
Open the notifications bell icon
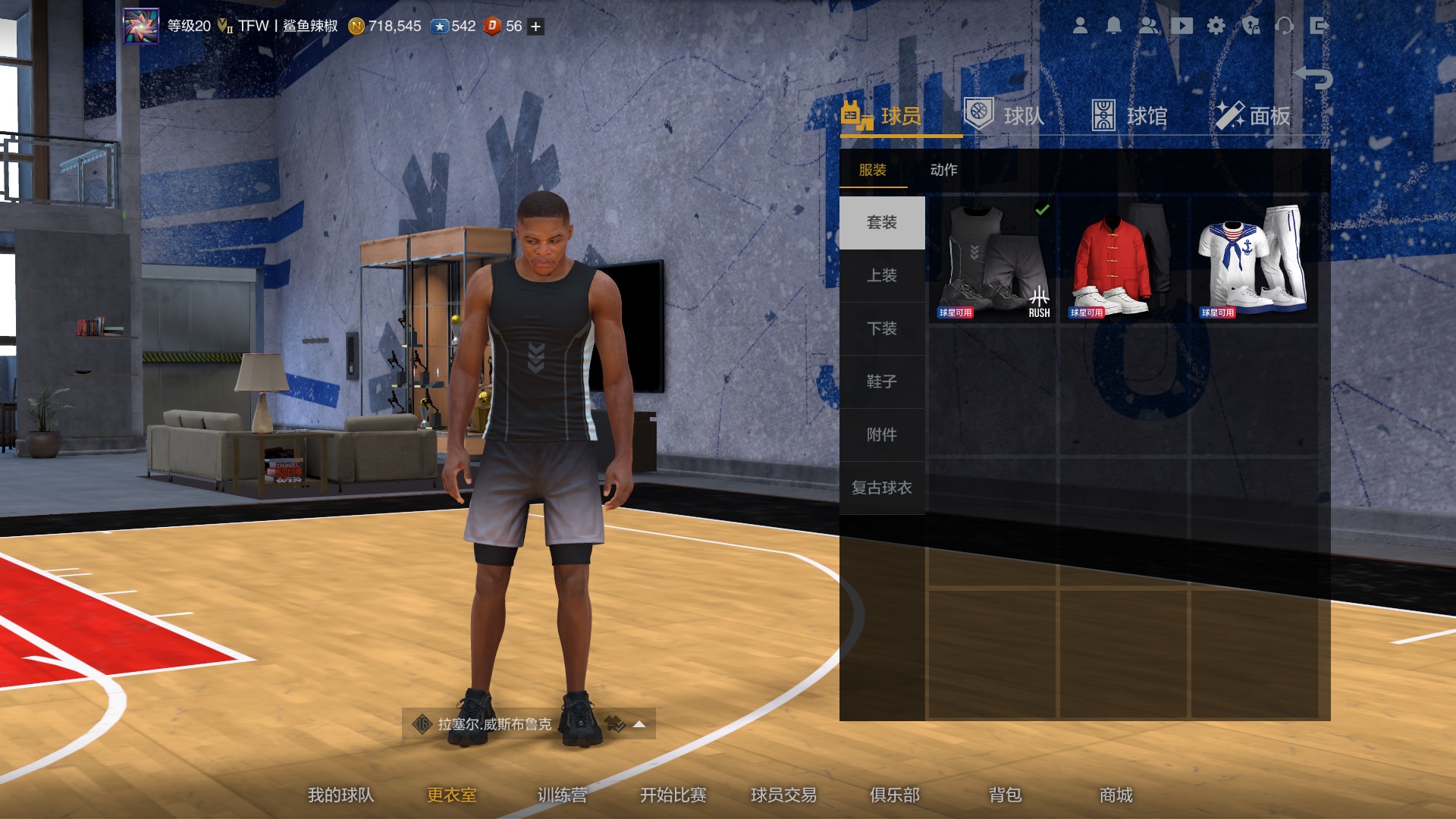(1113, 25)
